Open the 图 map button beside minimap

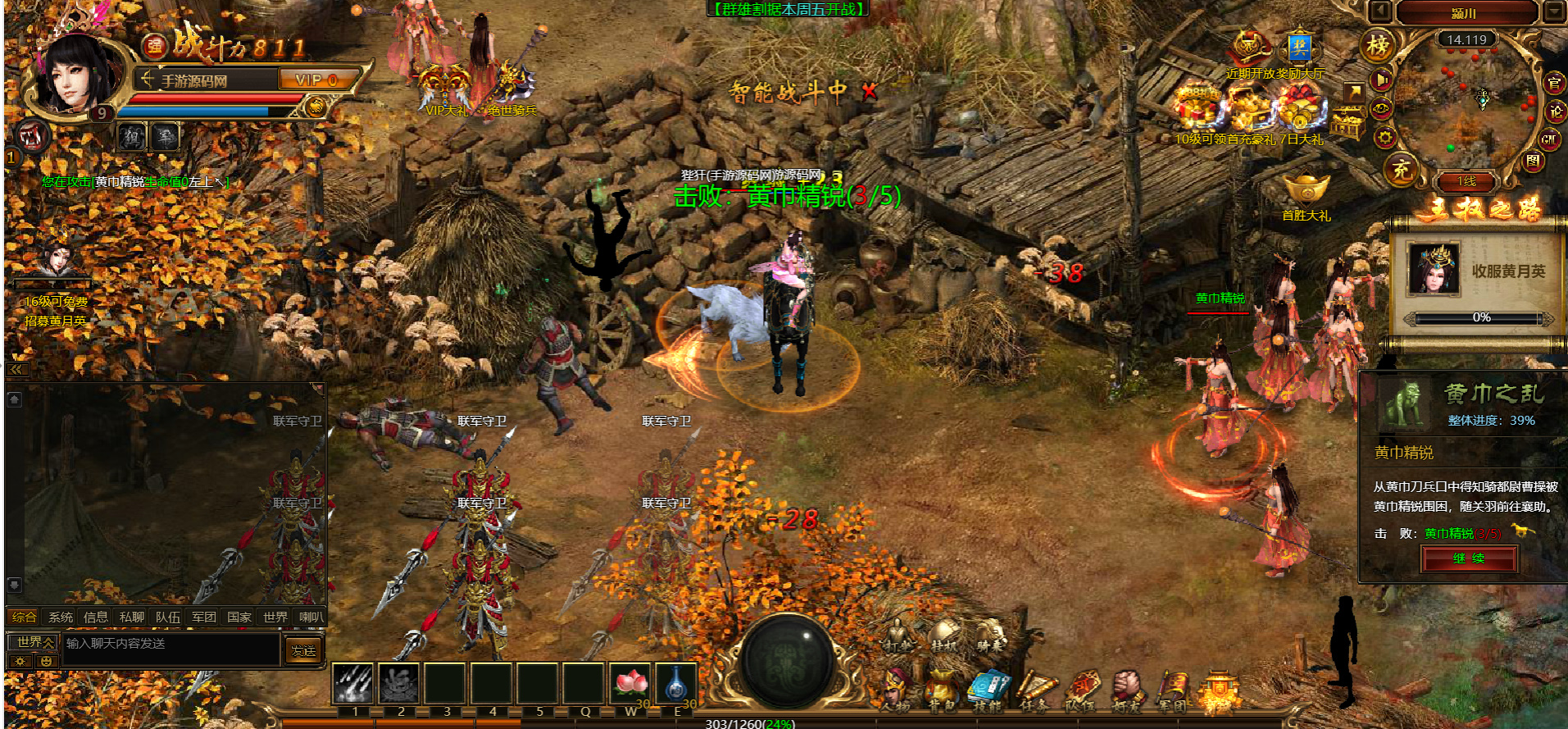[1534, 162]
